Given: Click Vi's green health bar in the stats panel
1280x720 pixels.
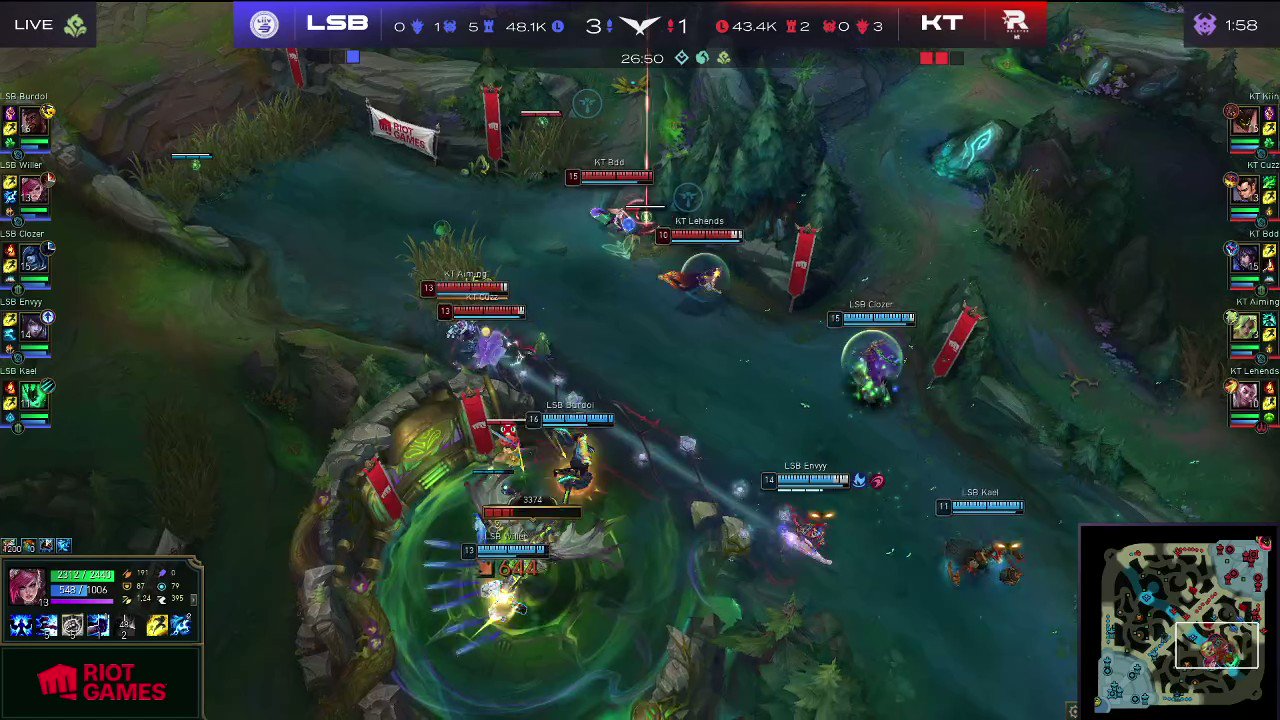Looking at the screenshot, I should [x=82, y=575].
